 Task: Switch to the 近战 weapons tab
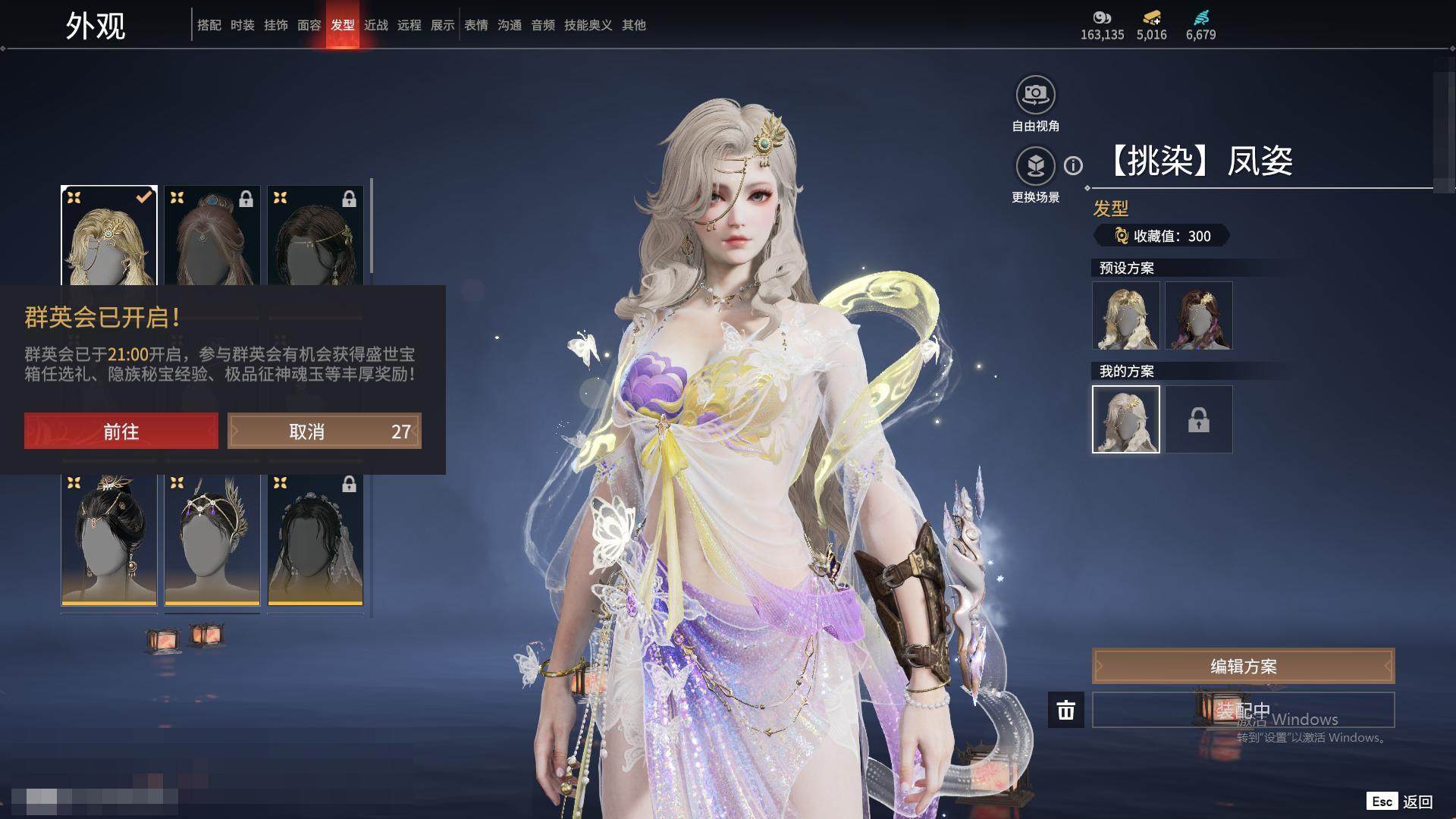click(x=376, y=25)
